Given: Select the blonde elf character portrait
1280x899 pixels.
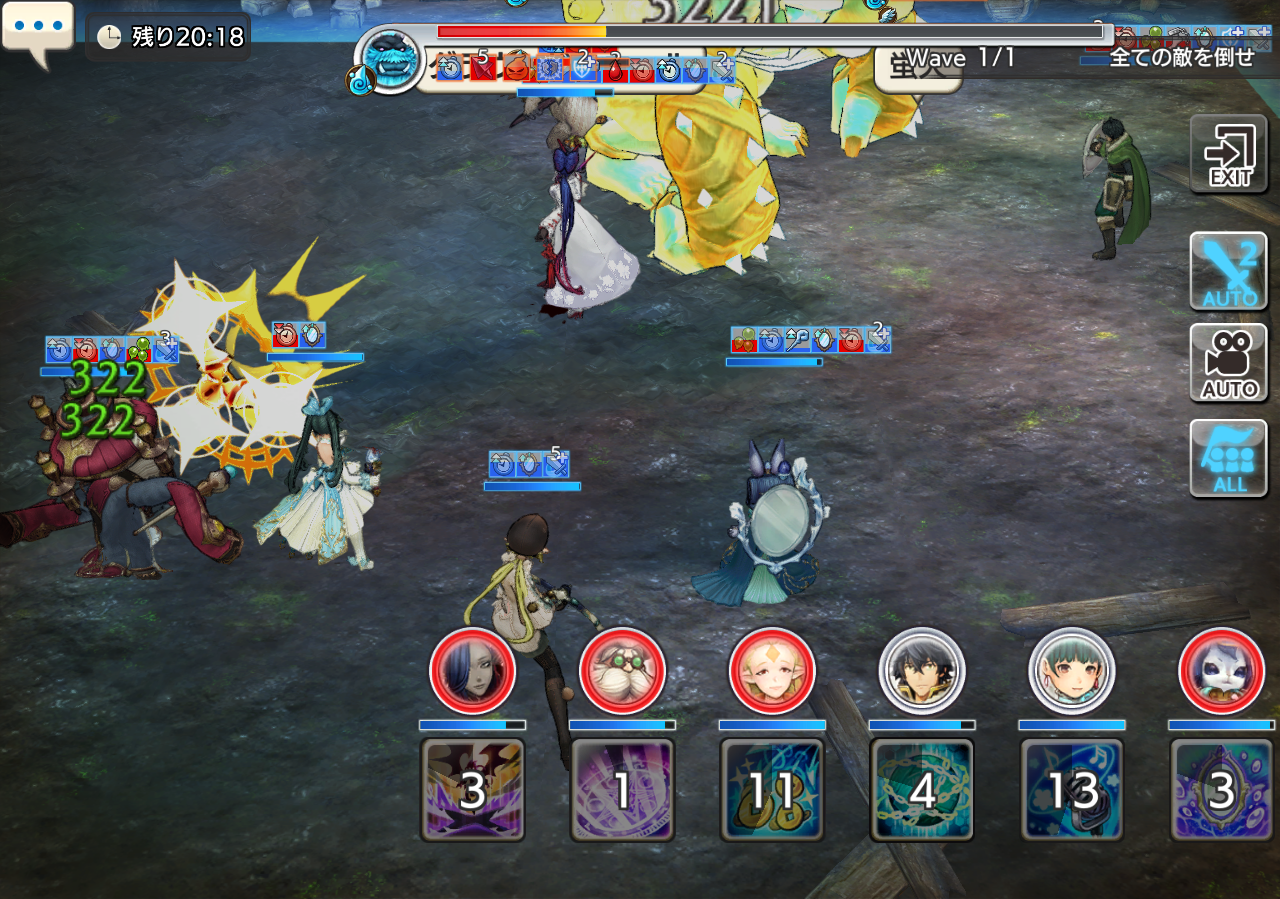Looking at the screenshot, I should click(772, 671).
